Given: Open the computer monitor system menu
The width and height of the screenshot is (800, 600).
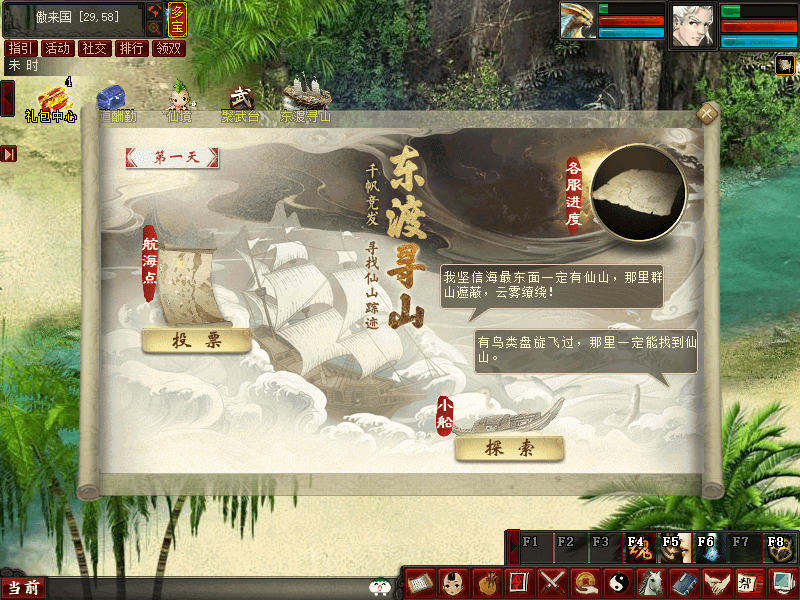Looking at the screenshot, I should tap(781, 581).
